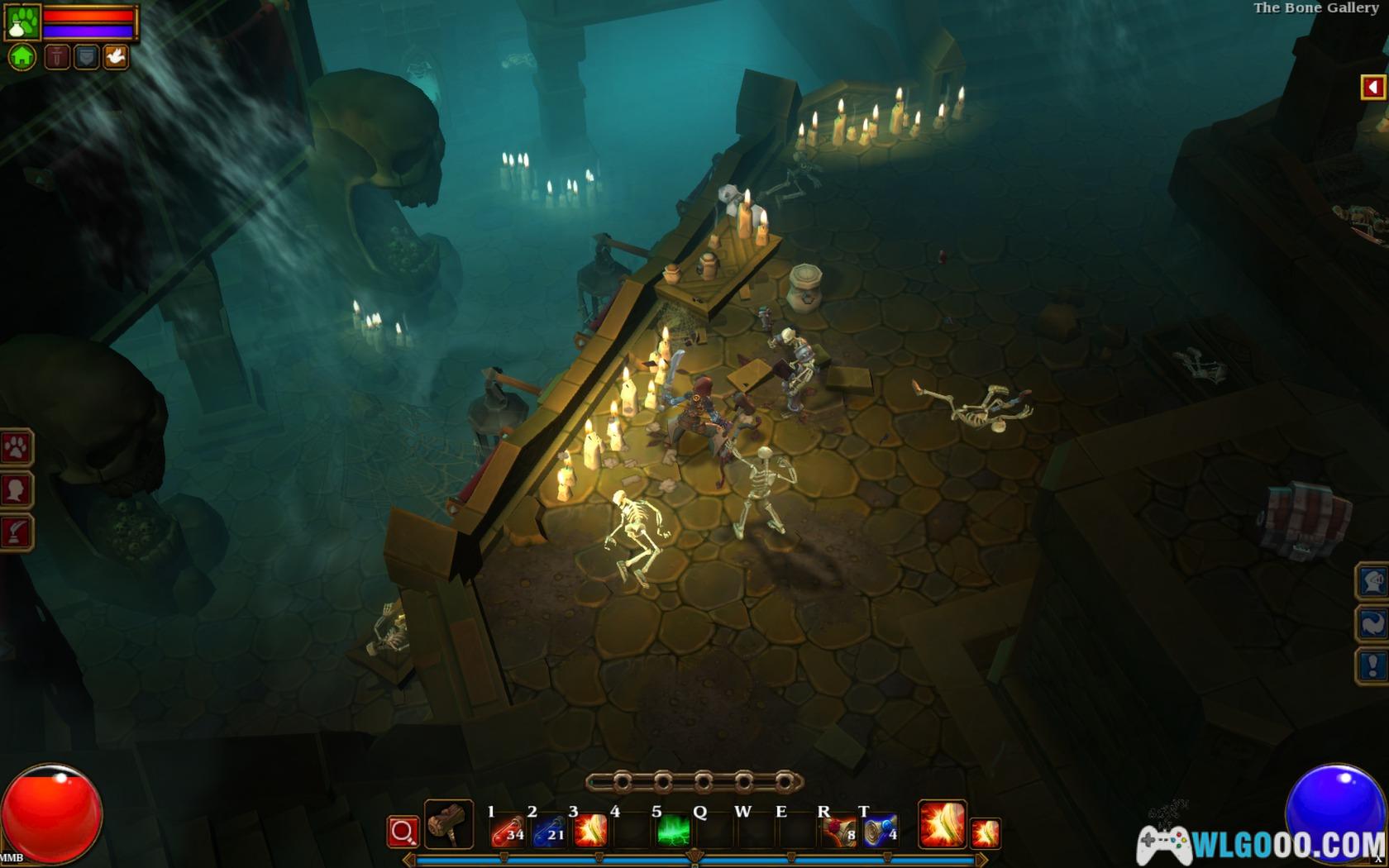The width and height of the screenshot is (1389, 868).
Task: Select the blue shield stance button
Action: (86, 57)
